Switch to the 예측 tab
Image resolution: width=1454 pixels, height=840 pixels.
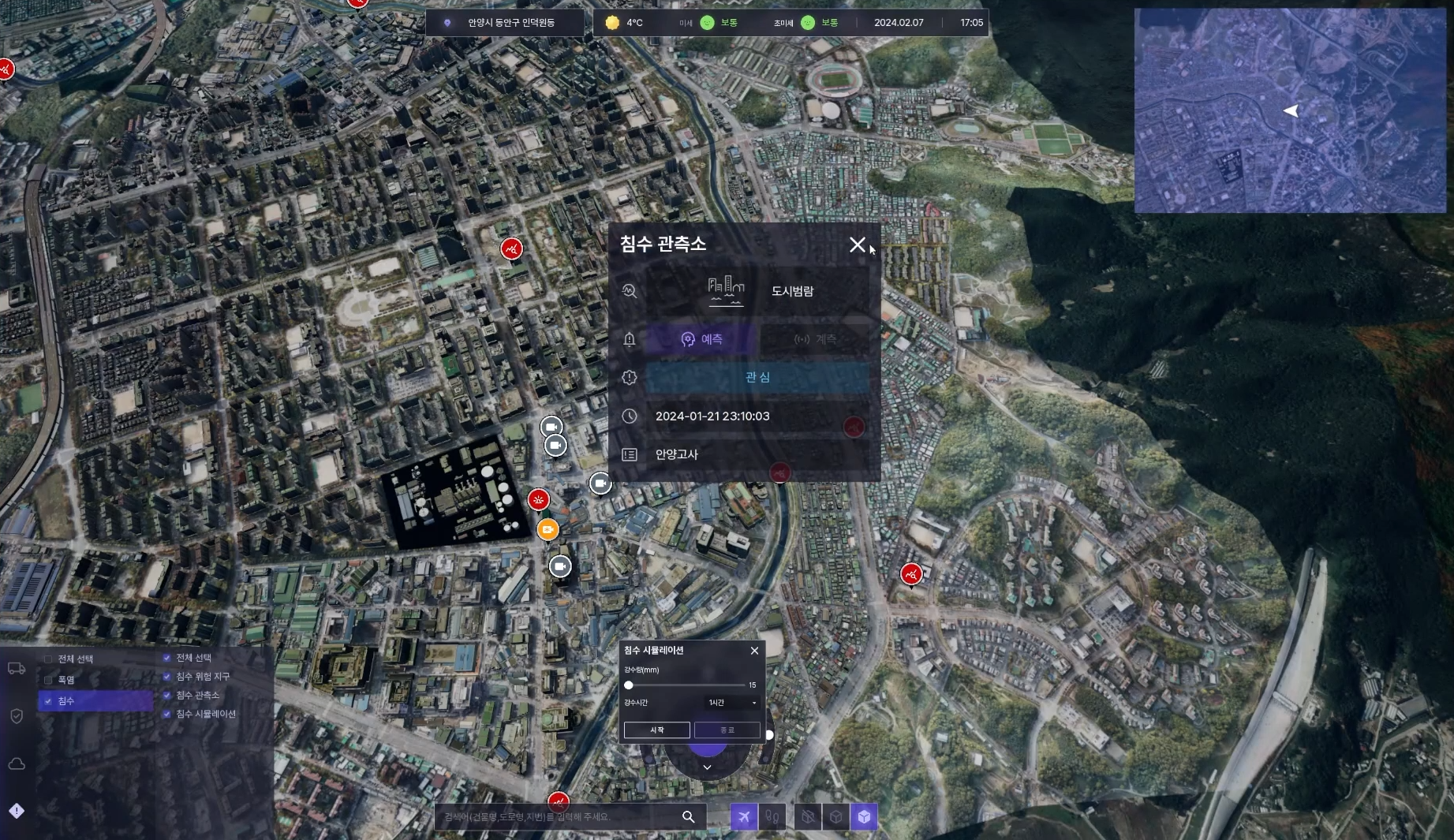702,339
